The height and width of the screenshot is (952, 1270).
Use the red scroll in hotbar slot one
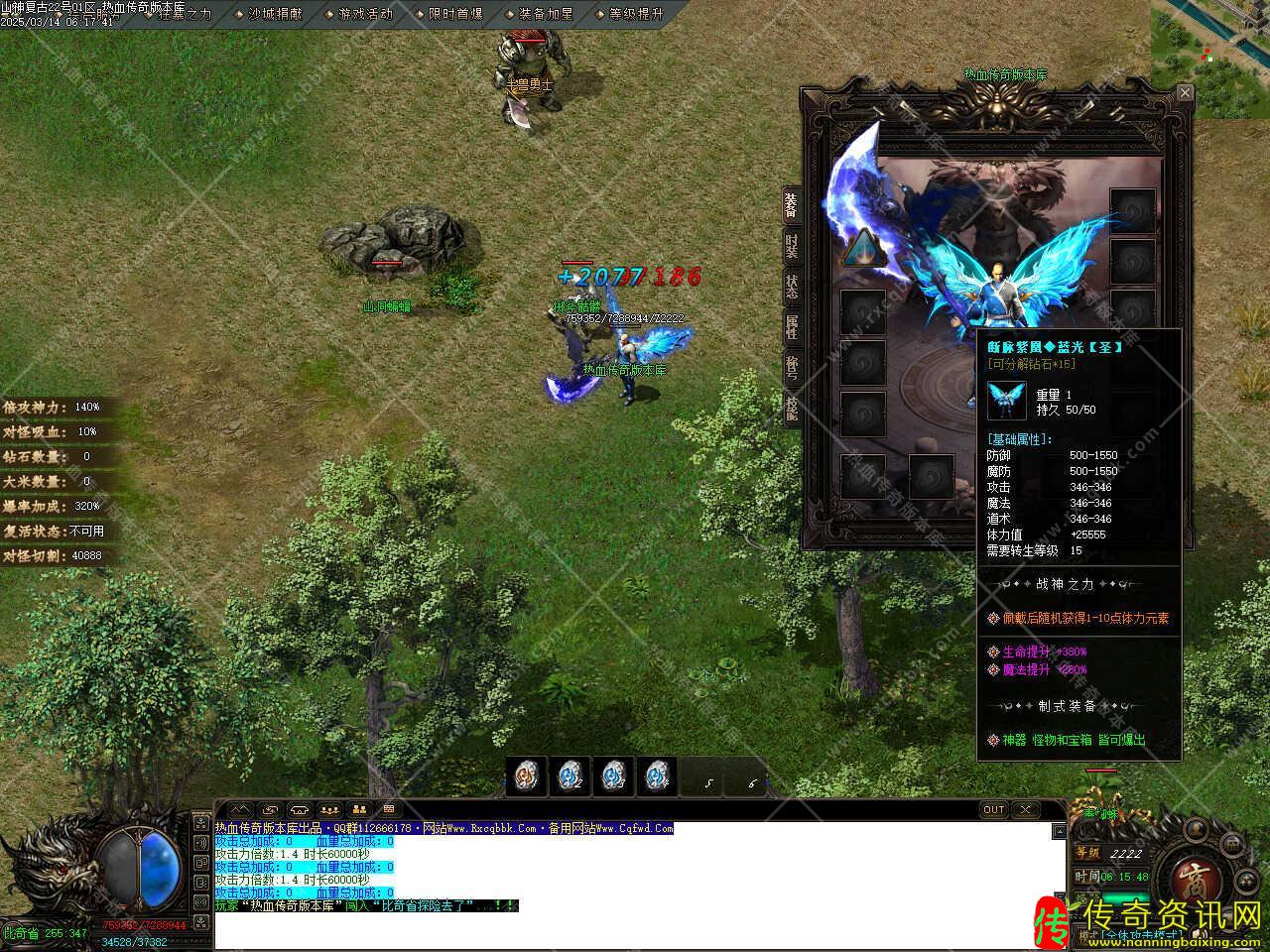click(527, 775)
